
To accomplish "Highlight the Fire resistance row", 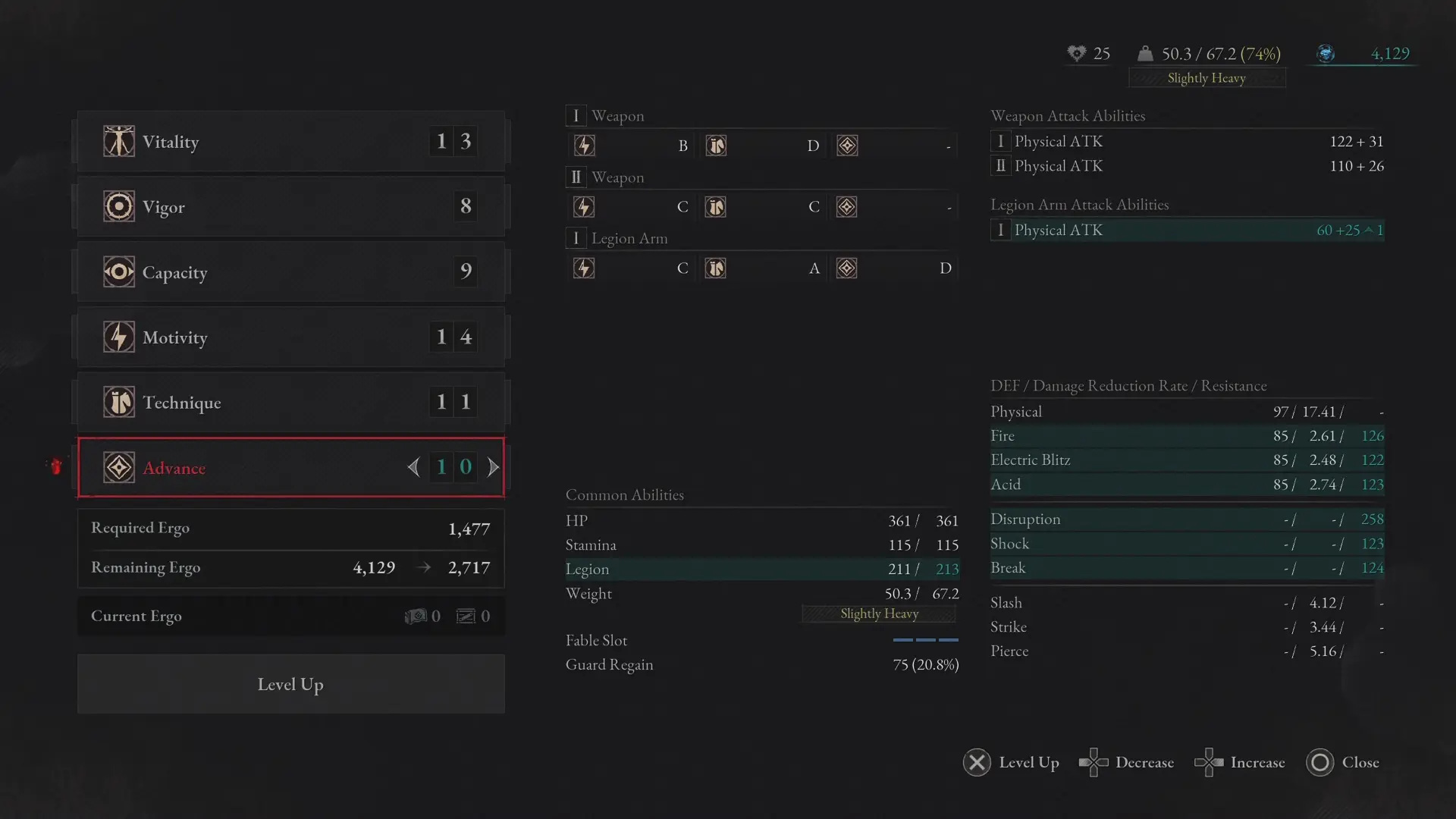I will coord(1187,436).
